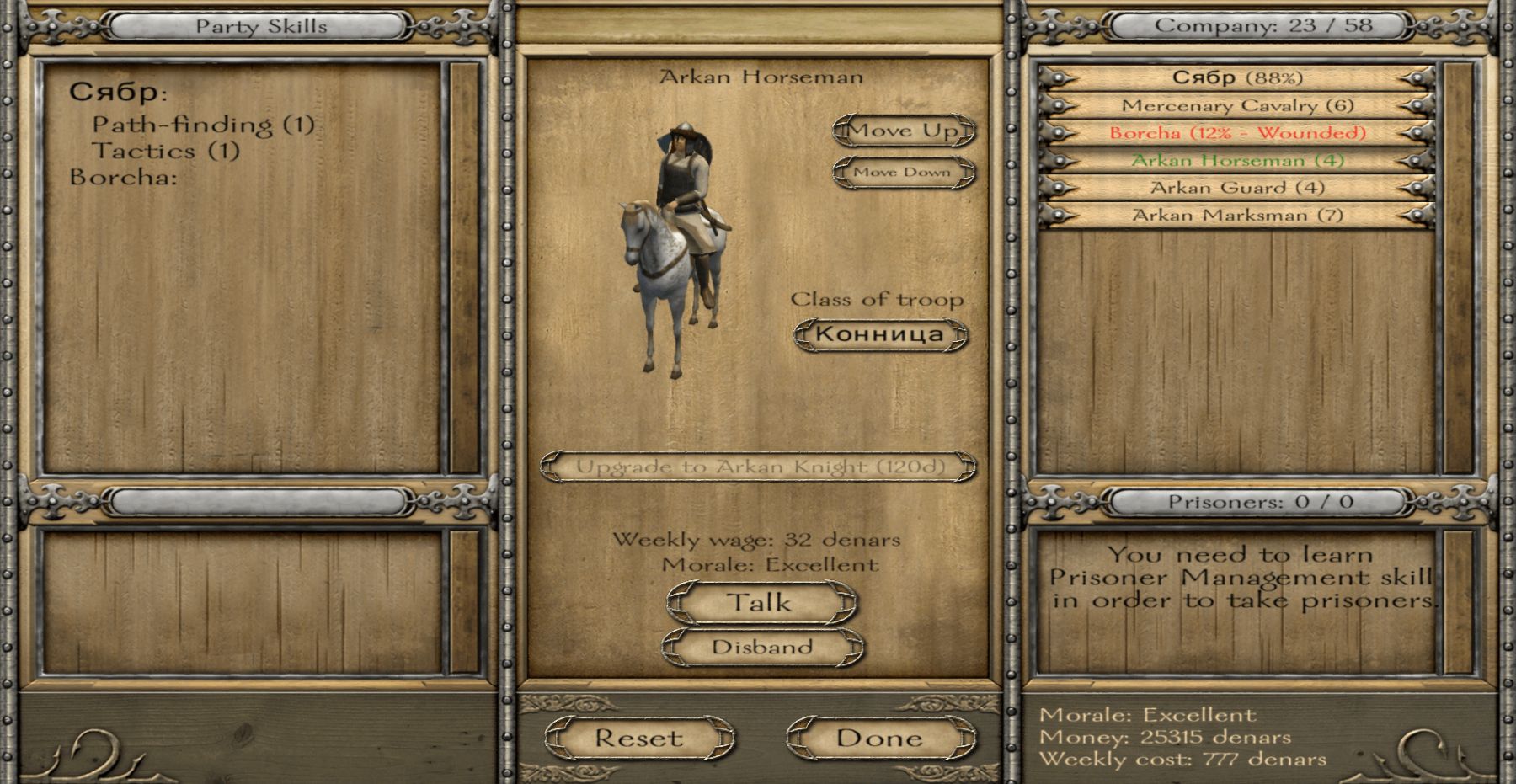This screenshot has width=1516, height=784.
Task: Select the Arkan Horseman row
Action: tap(1236, 160)
